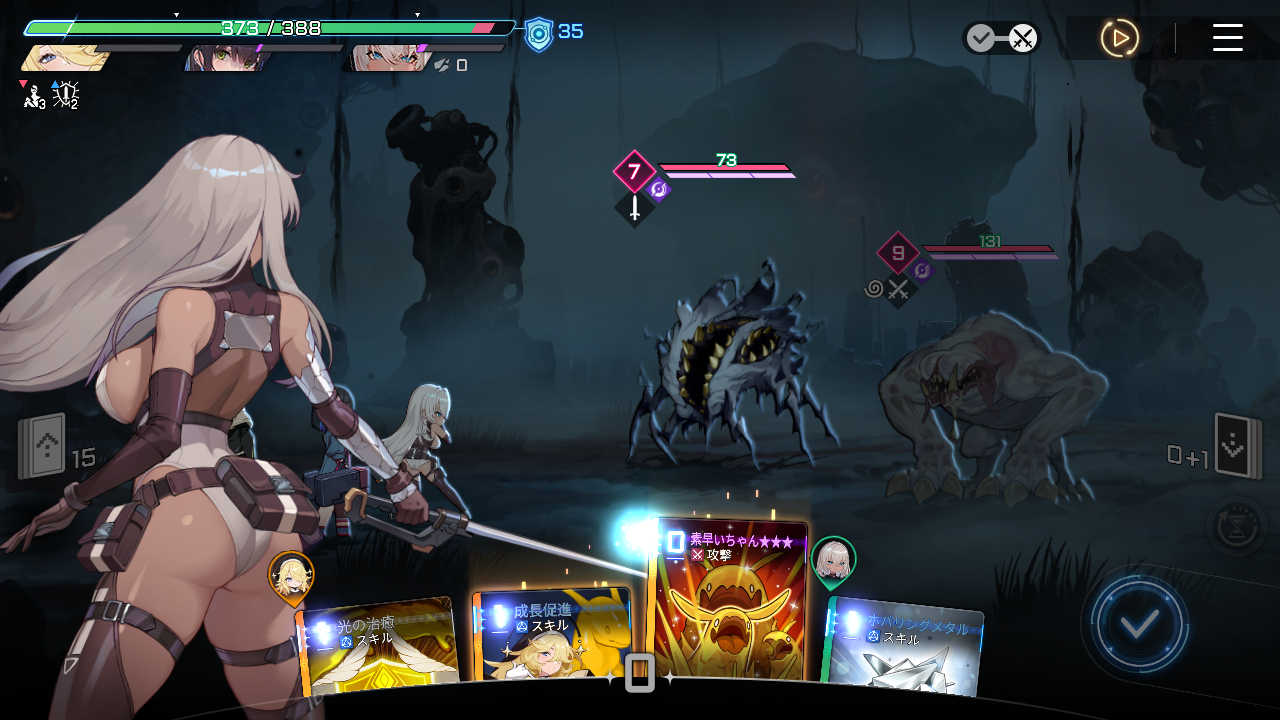This screenshot has height=720, width=1280.
Task: Confirm with the blue checkmark button
Action: tap(1139, 625)
